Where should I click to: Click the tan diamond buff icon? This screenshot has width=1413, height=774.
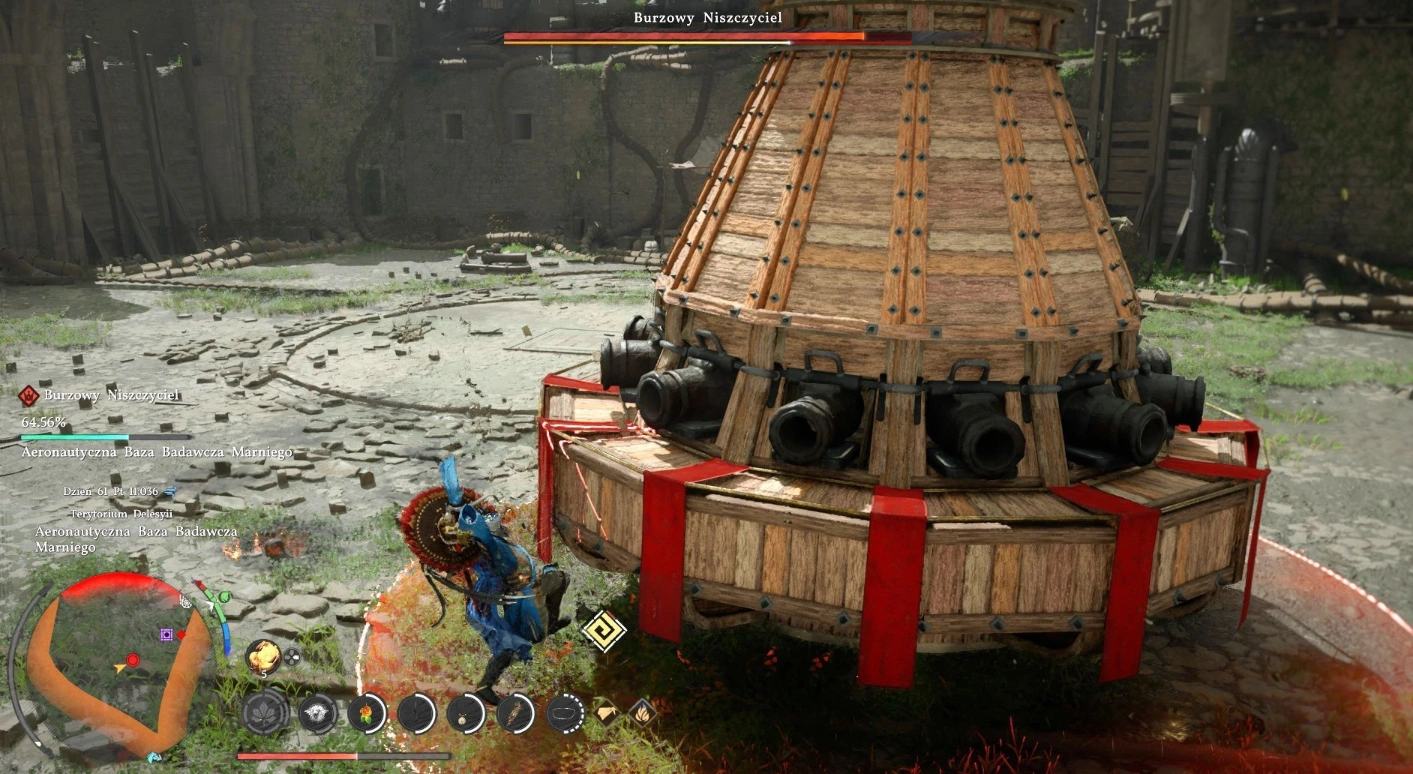click(607, 712)
